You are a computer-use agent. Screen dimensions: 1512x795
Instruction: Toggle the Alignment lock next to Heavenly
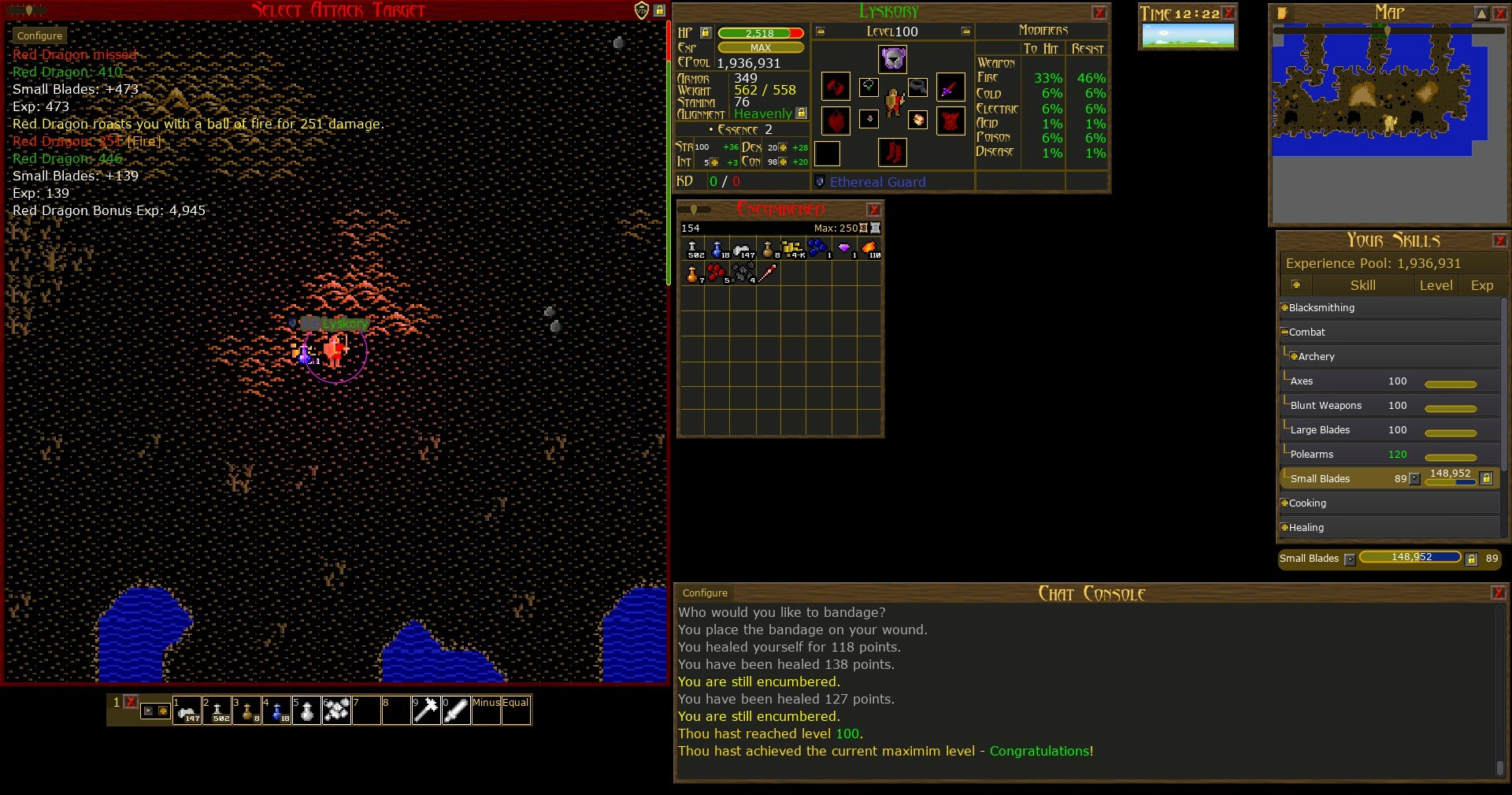pos(801,113)
